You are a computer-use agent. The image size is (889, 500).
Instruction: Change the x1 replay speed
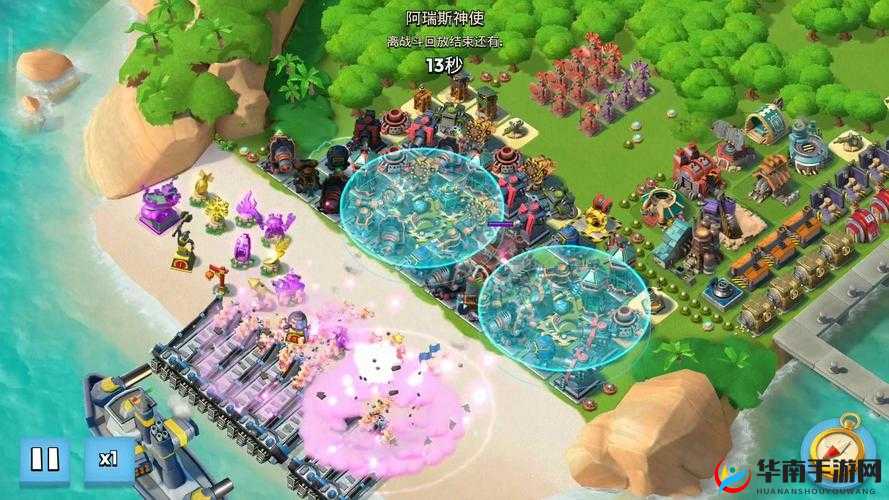(108, 461)
